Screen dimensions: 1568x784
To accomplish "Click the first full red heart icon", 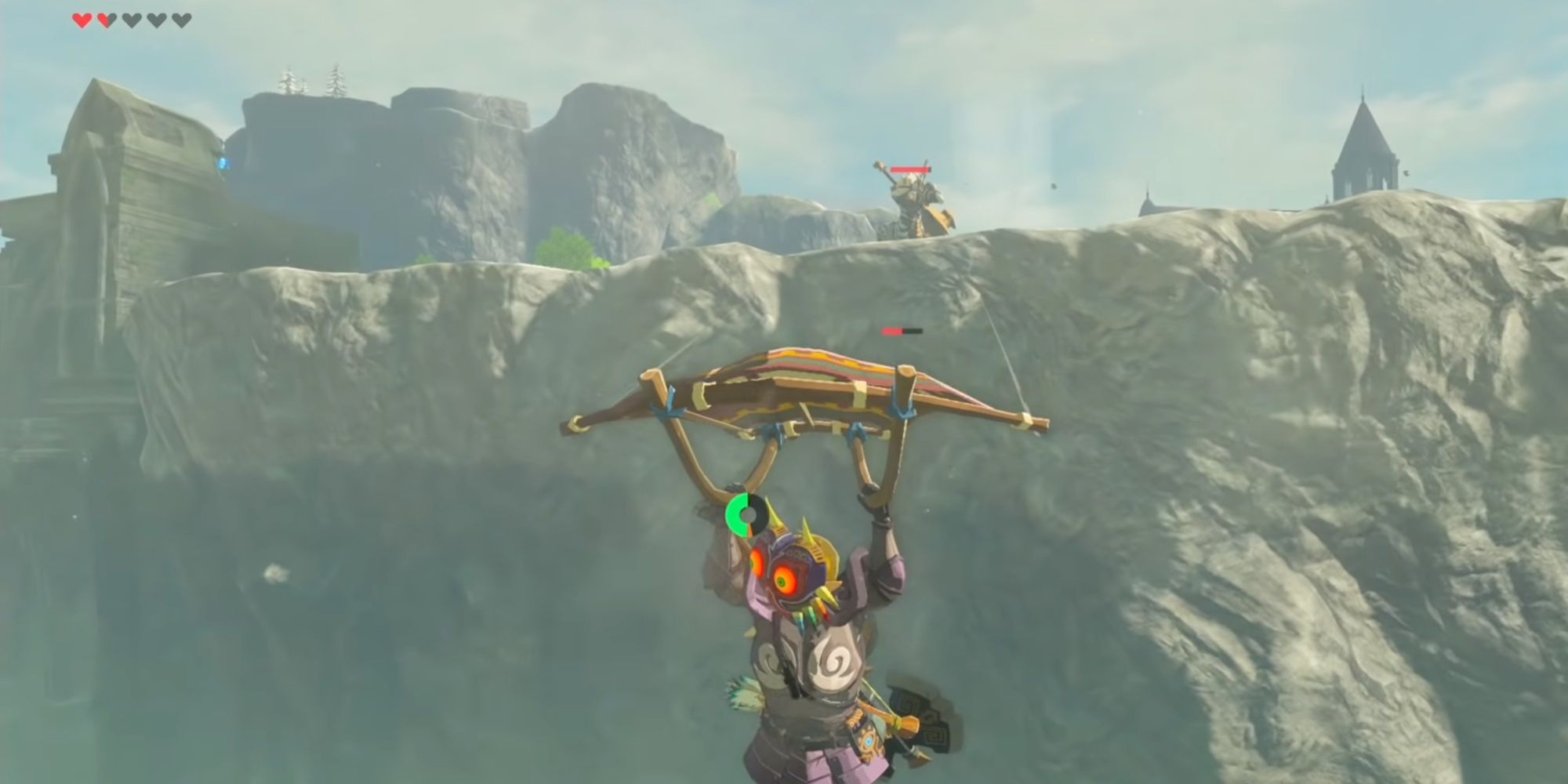I will [x=82, y=21].
